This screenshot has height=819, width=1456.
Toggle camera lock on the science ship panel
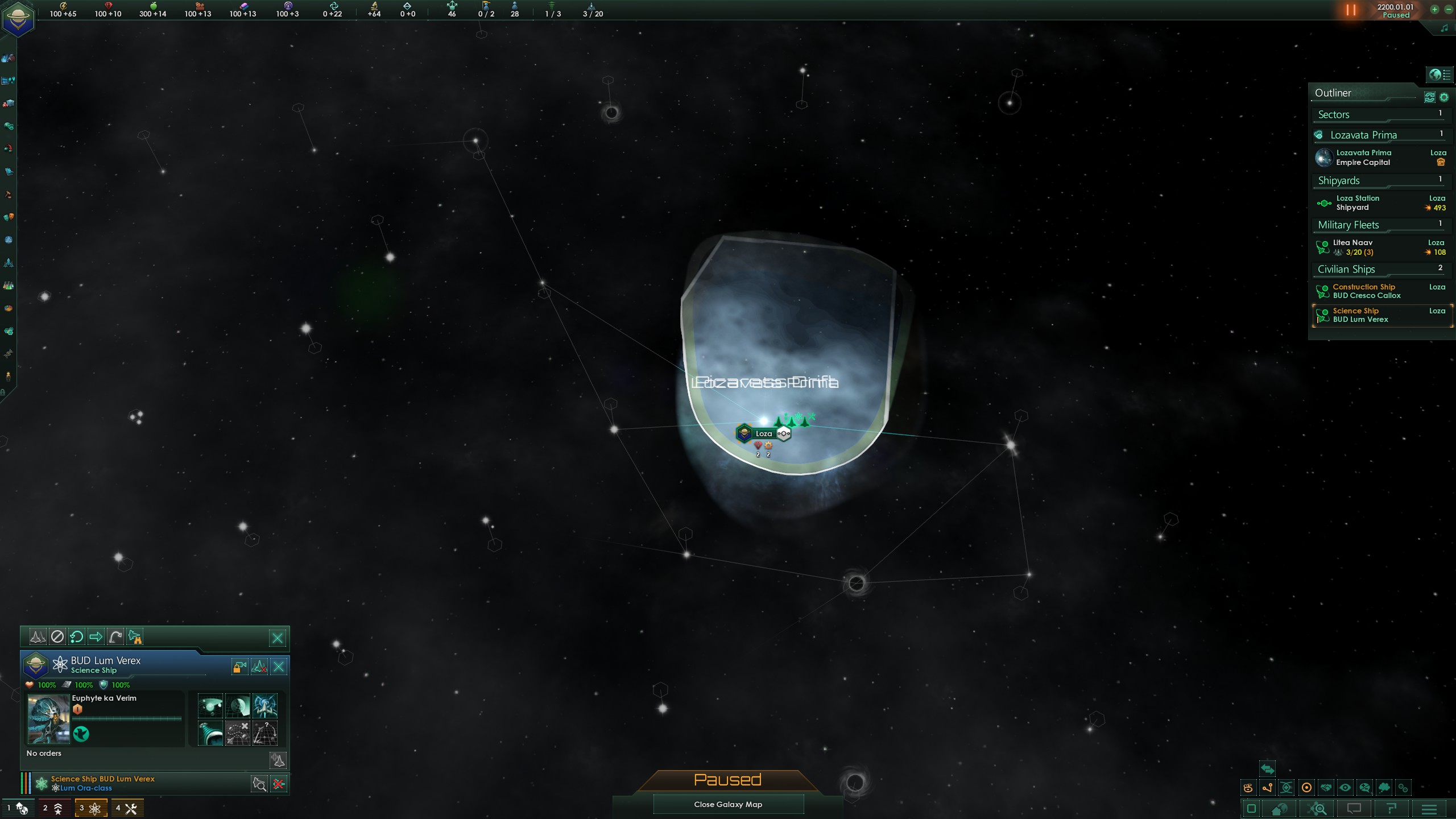point(239,666)
